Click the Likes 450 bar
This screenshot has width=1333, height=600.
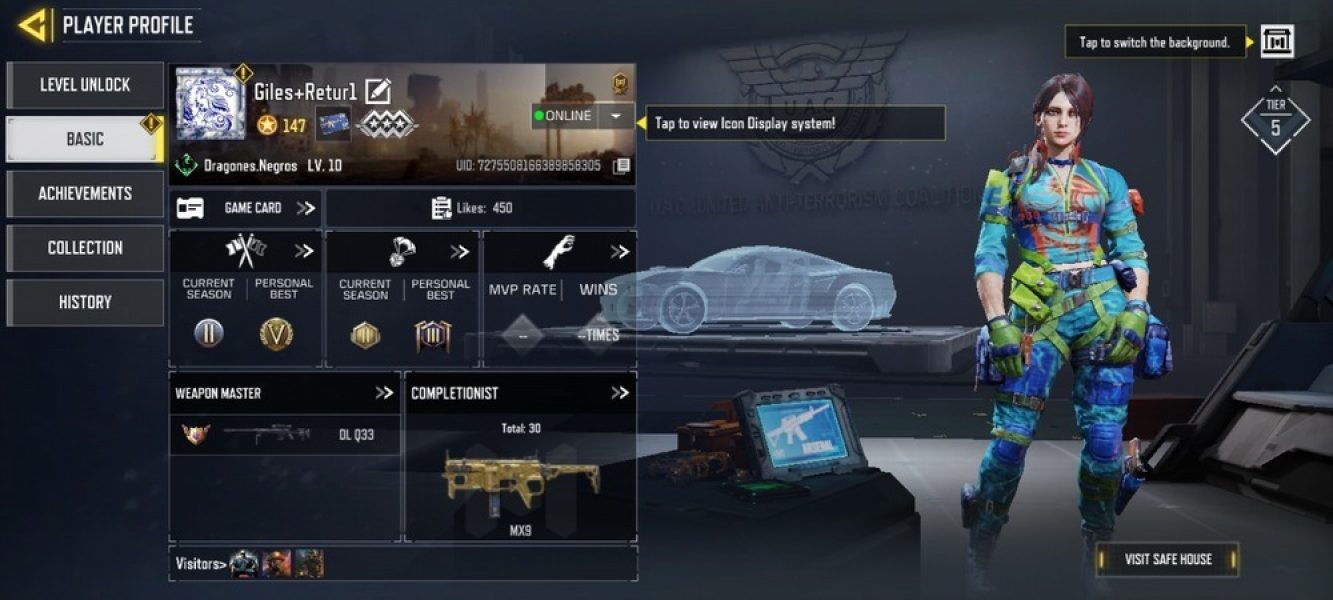point(480,208)
